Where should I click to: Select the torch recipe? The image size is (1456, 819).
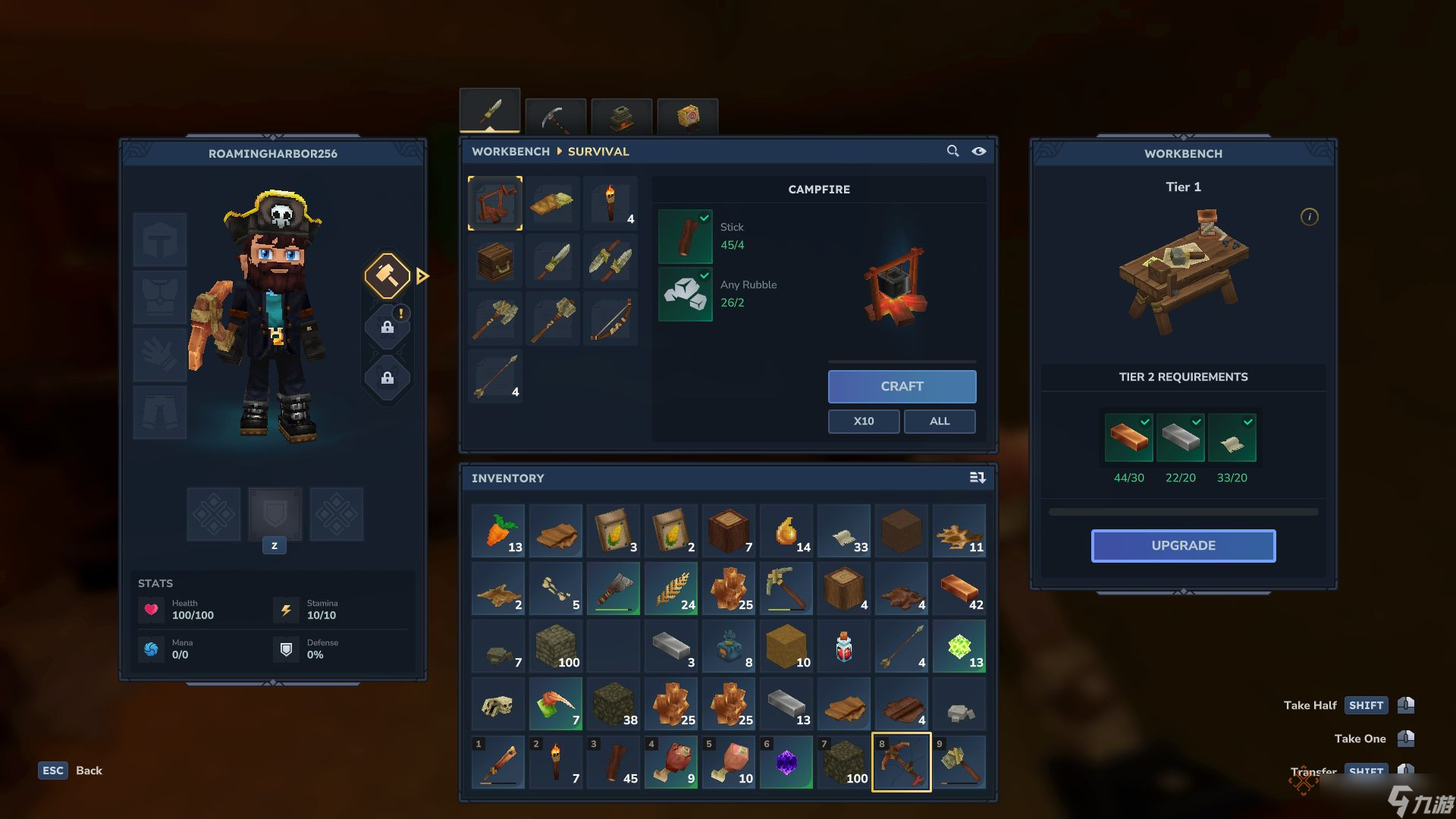tap(610, 203)
